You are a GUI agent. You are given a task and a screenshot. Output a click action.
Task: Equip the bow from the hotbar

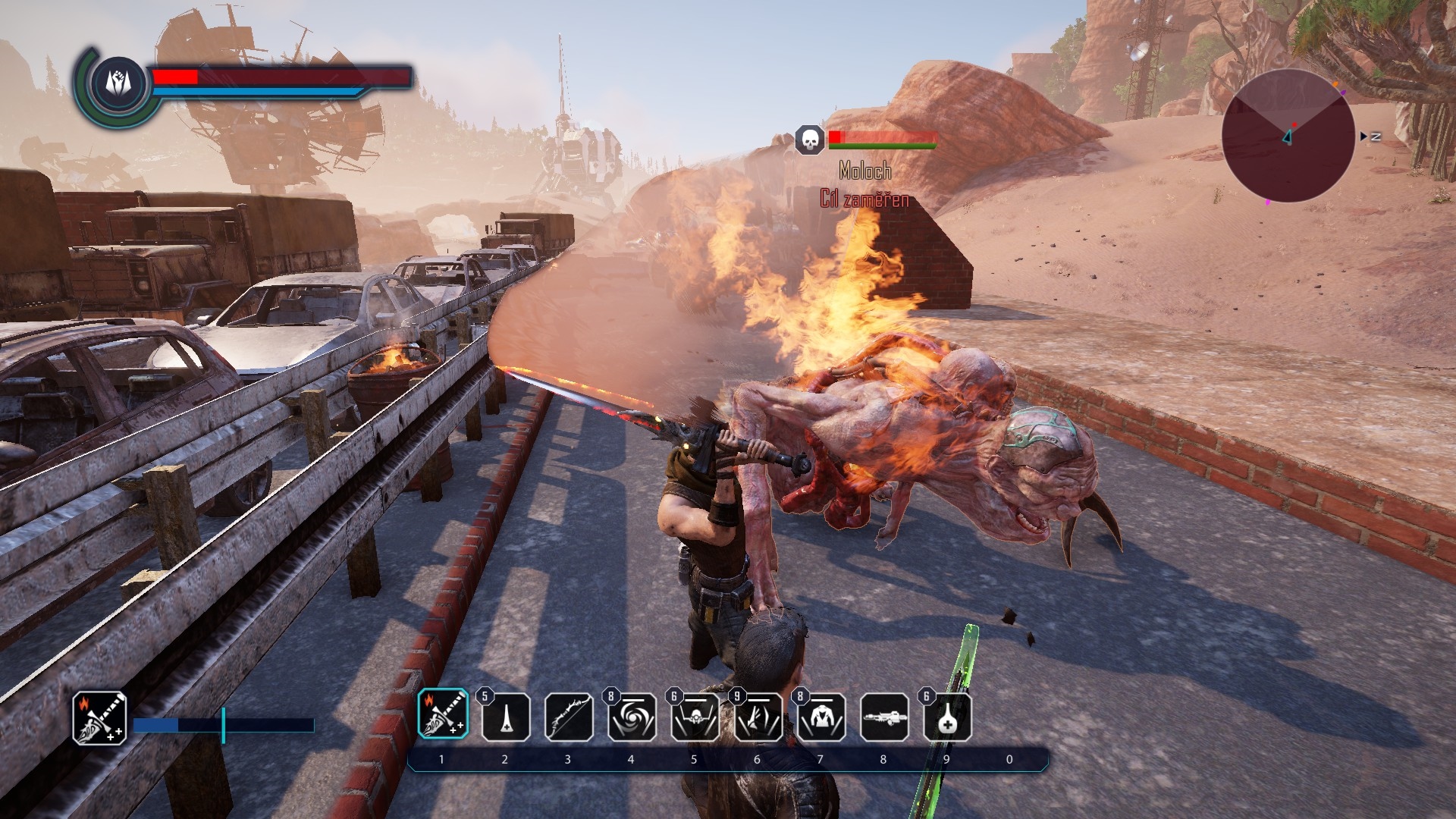[x=568, y=717]
